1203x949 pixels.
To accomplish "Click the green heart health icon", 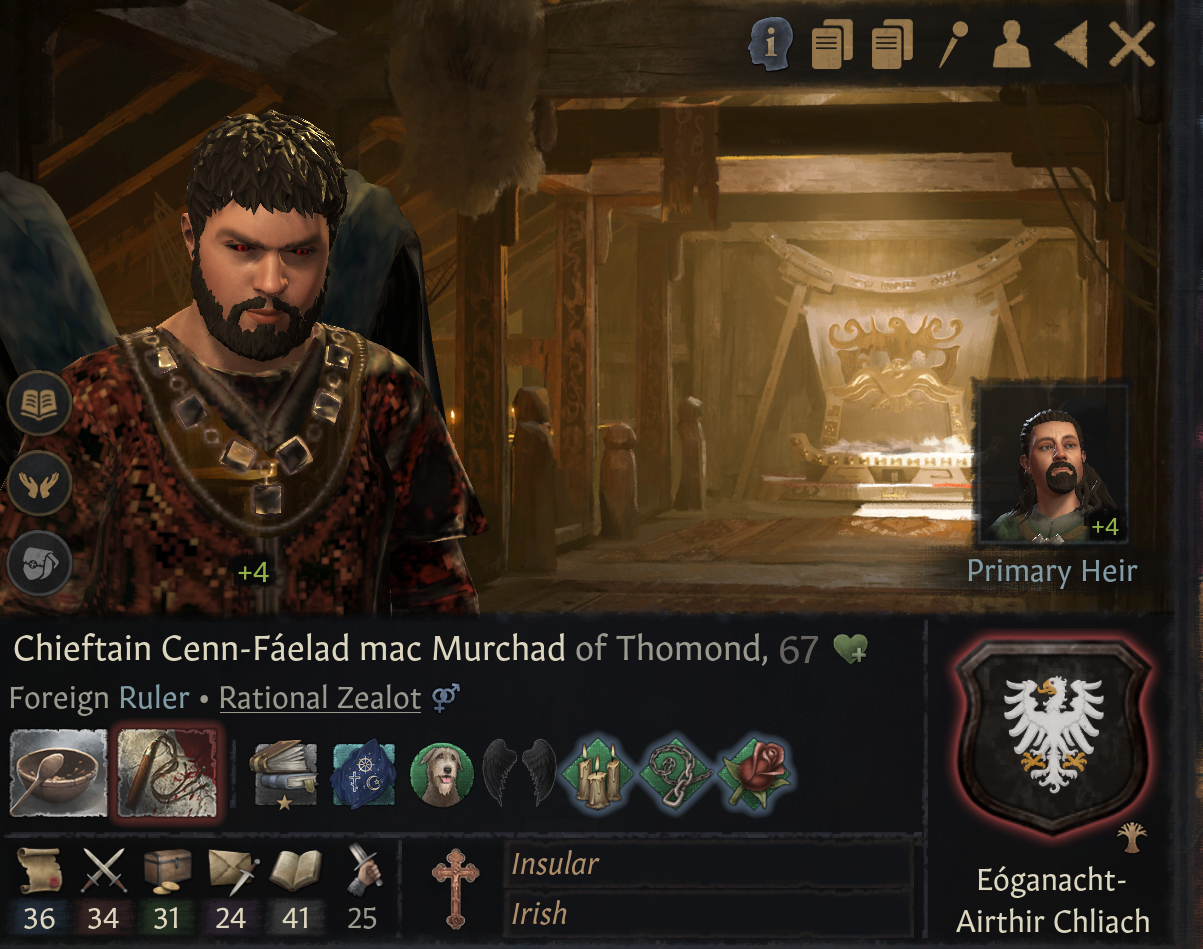I will (850, 651).
